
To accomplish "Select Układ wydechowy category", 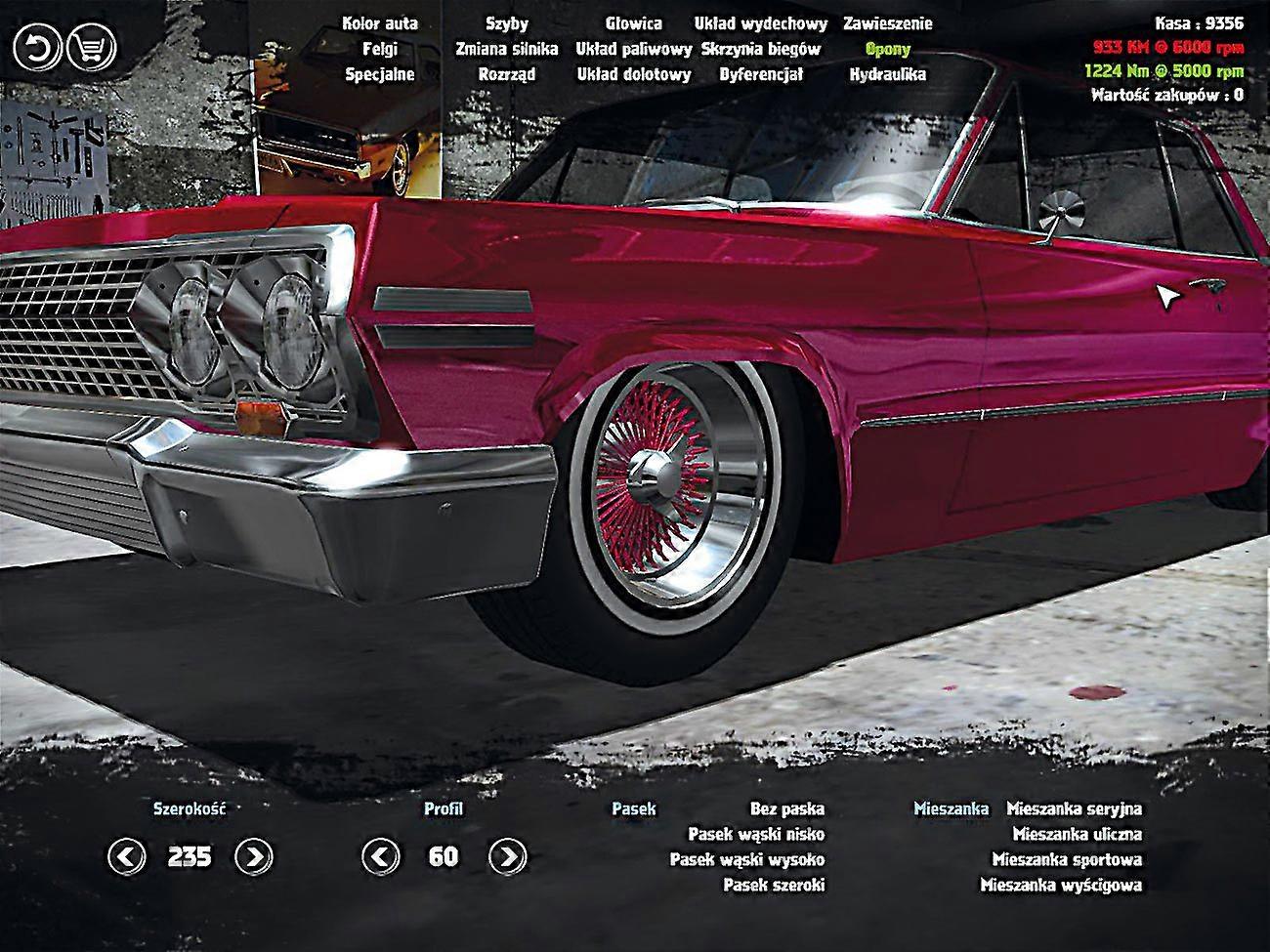I will tap(761, 23).
